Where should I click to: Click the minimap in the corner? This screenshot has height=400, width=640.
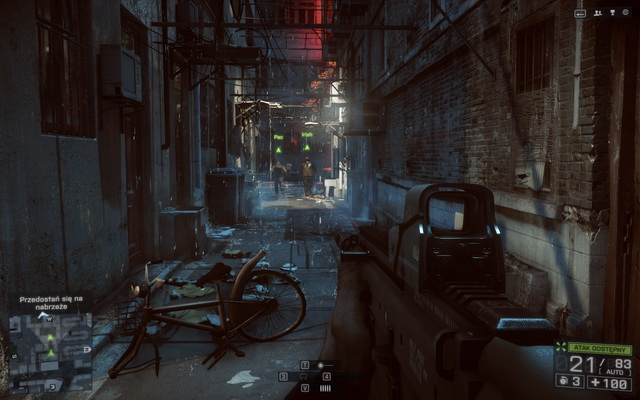(x=50, y=349)
